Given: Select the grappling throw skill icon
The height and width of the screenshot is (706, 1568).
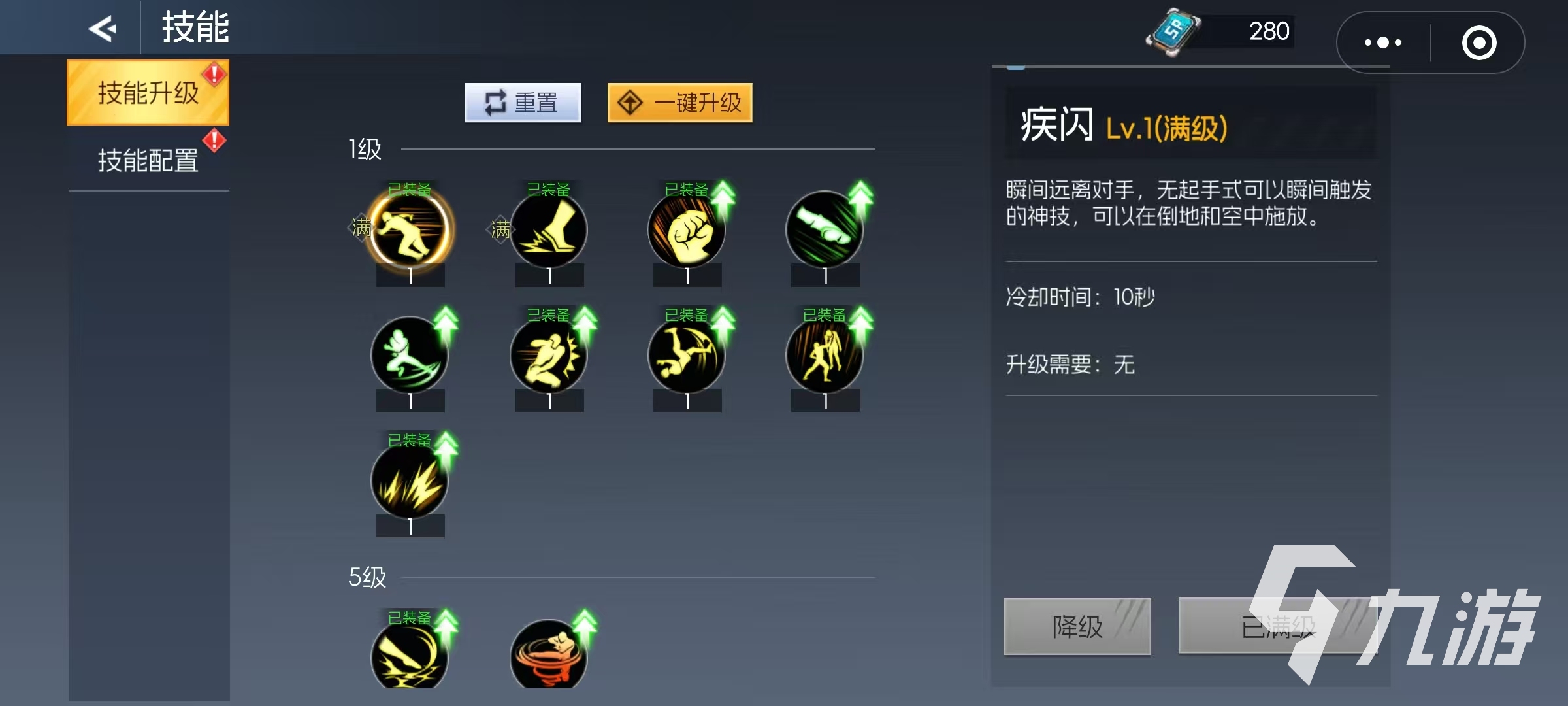Looking at the screenshot, I should click(826, 356).
